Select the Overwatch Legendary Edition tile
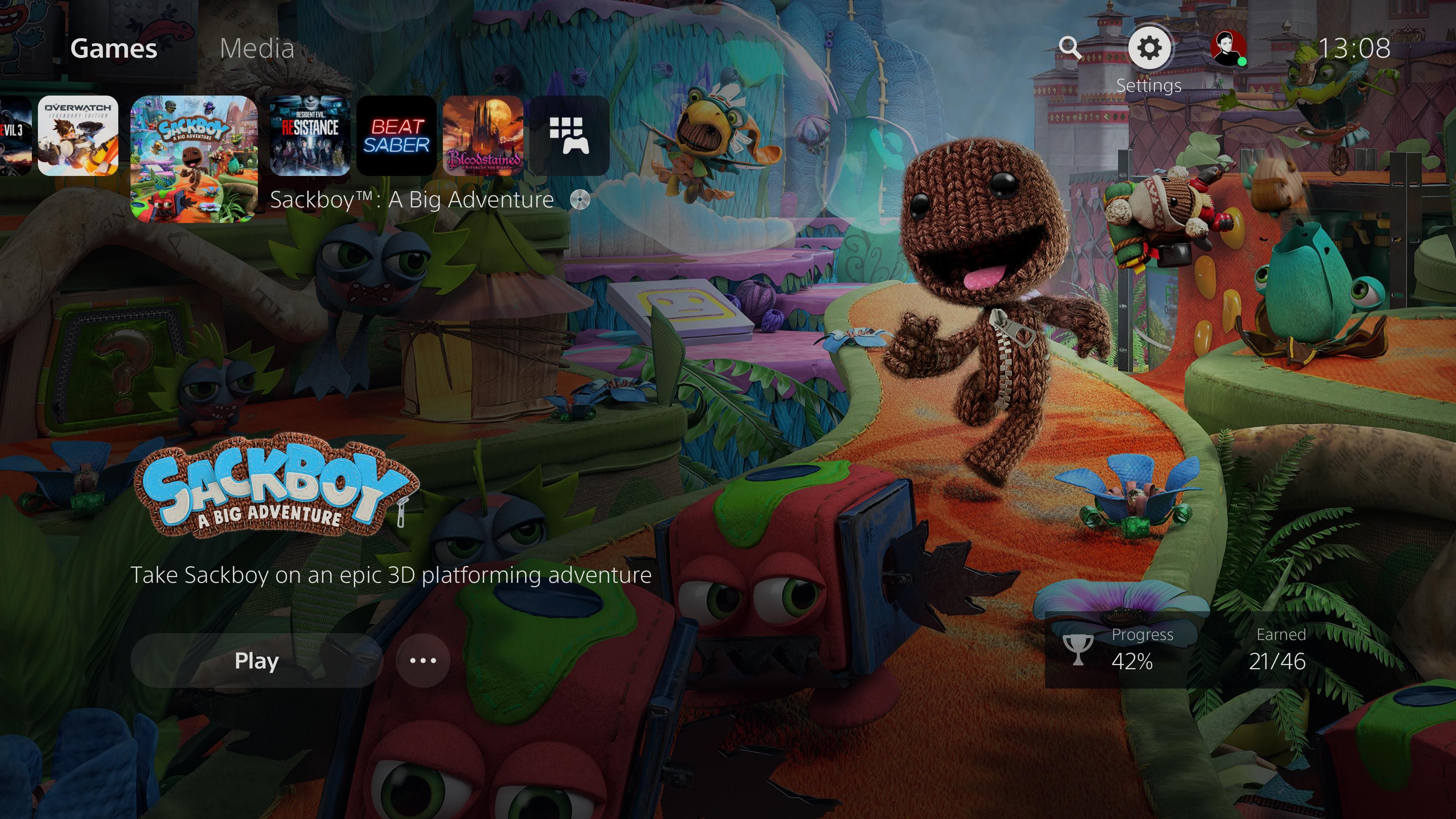 coord(78,136)
